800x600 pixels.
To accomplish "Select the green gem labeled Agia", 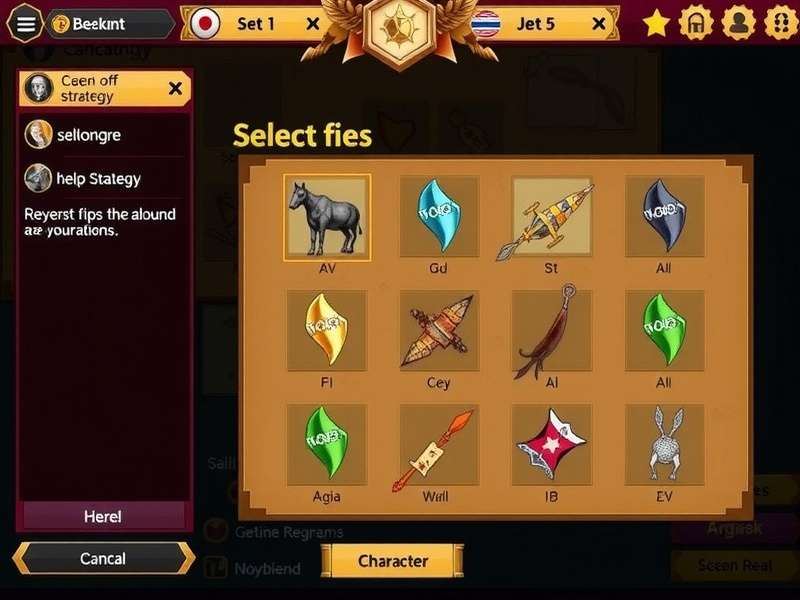I will (x=327, y=444).
